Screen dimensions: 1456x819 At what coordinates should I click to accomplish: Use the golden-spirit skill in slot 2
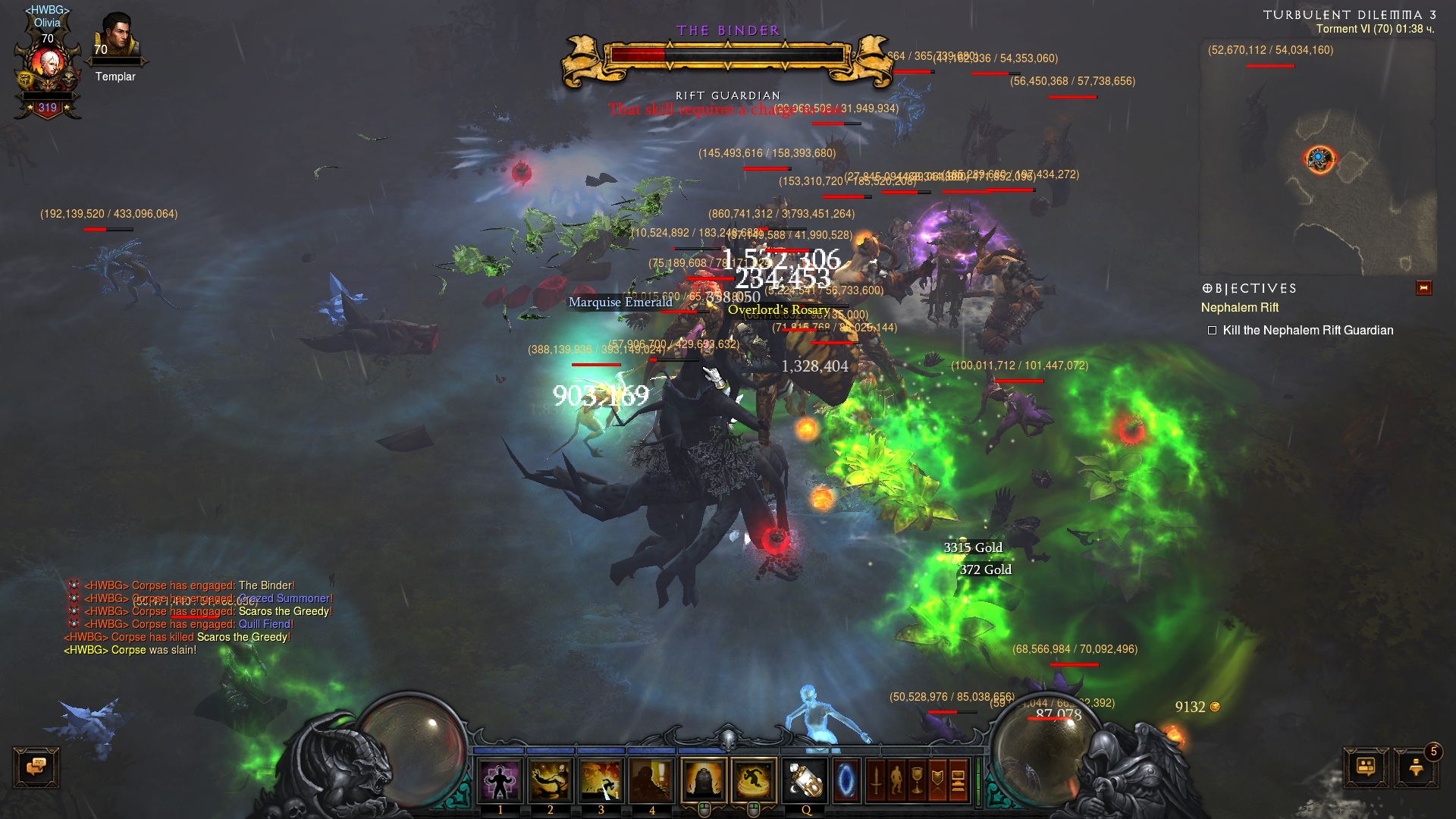tap(551, 780)
